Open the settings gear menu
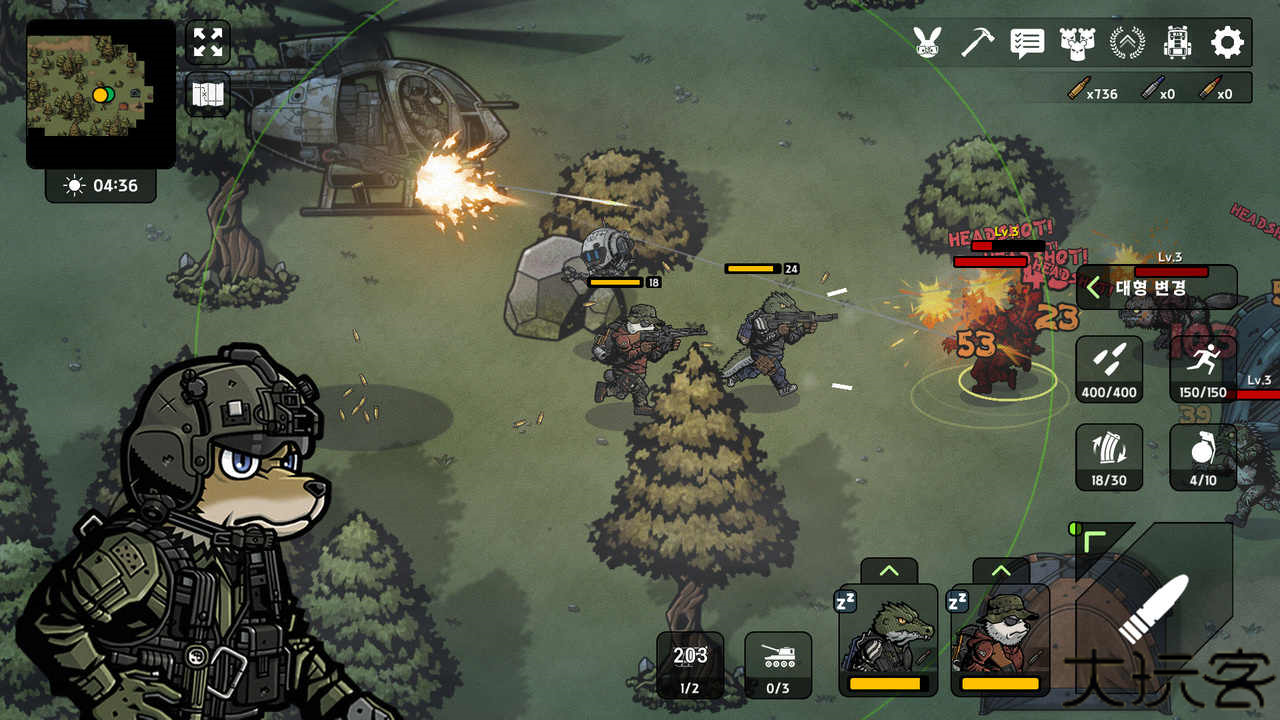This screenshot has width=1280, height=720. pos(1227,42)
